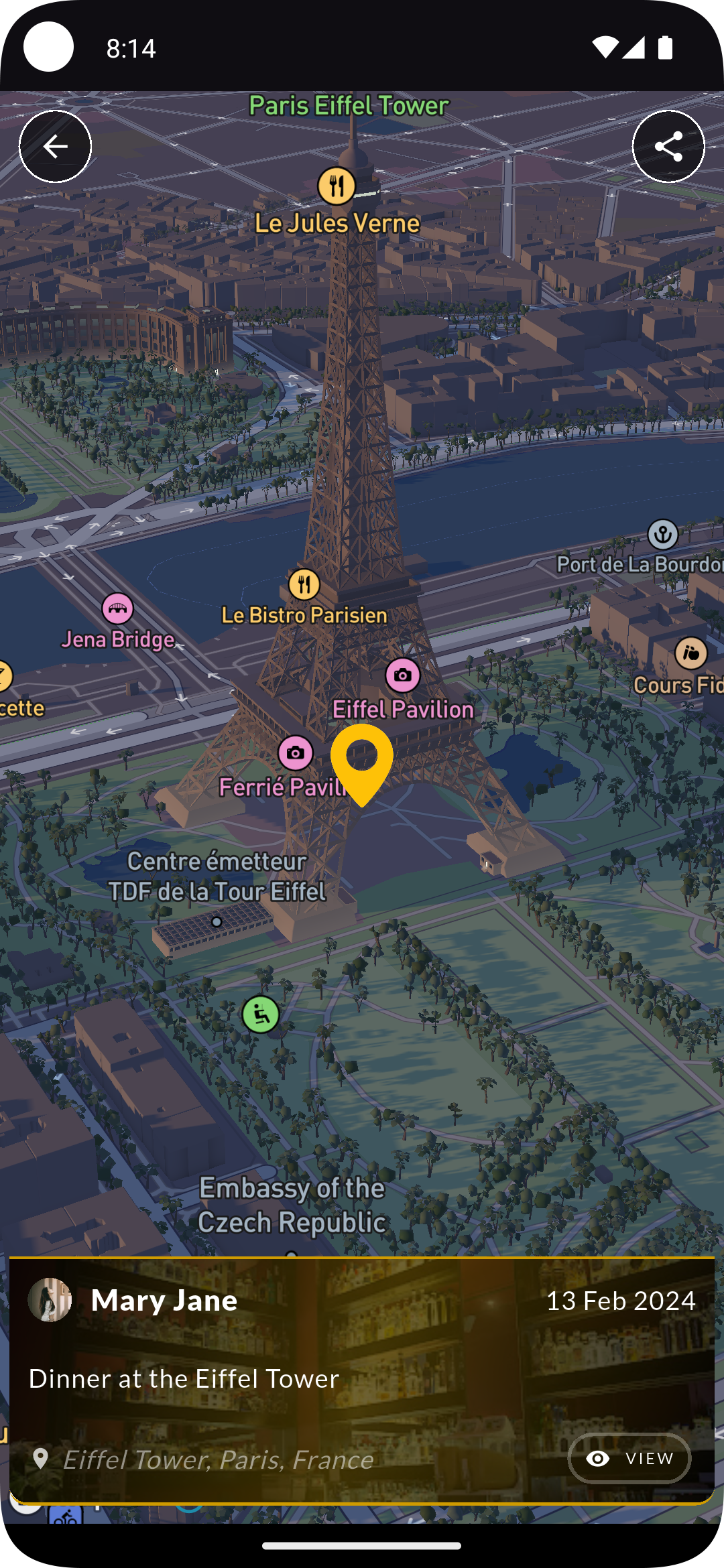Select the Cours Fid map marker icon
Viewport: 724px width, 1568px height.
pyautogui.click(x=690, y=653)
